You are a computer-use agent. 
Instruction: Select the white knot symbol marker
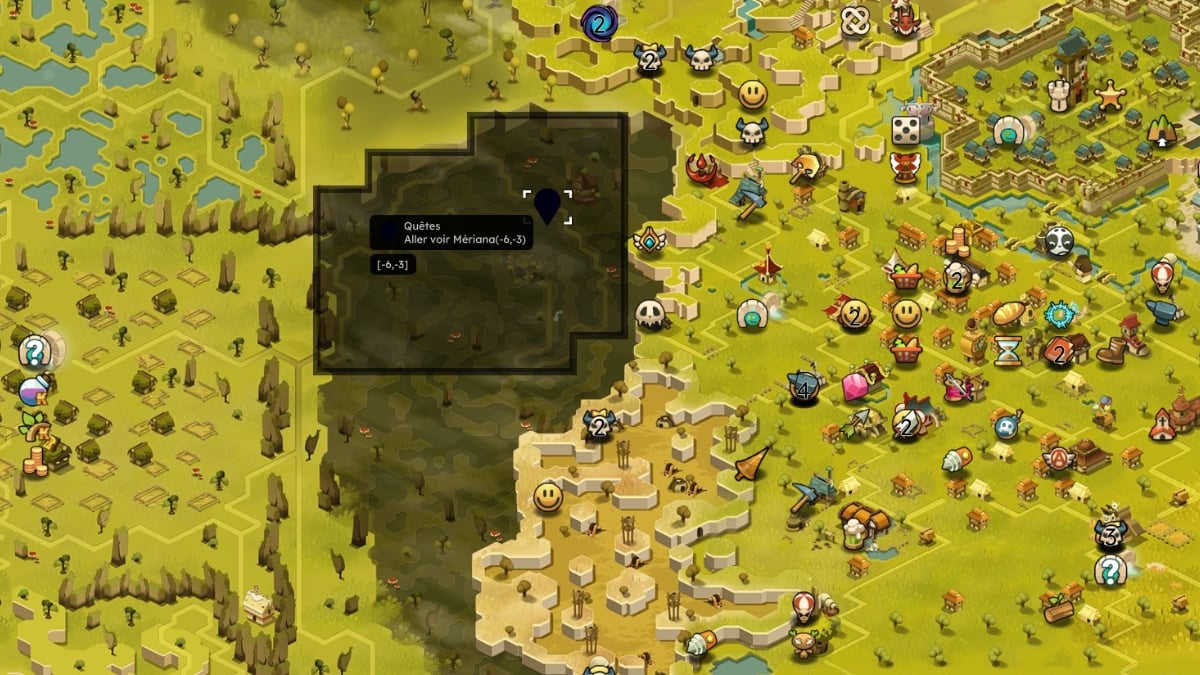point(855,21)
